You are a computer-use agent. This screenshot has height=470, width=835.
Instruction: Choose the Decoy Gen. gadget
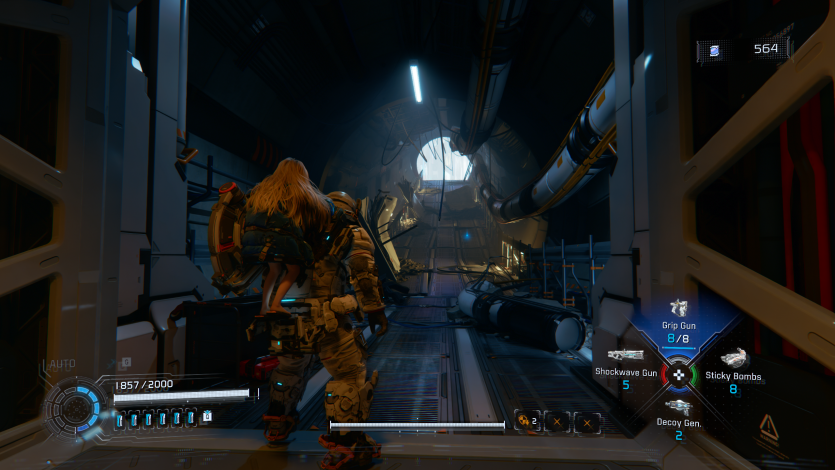(x=679, y=407)
